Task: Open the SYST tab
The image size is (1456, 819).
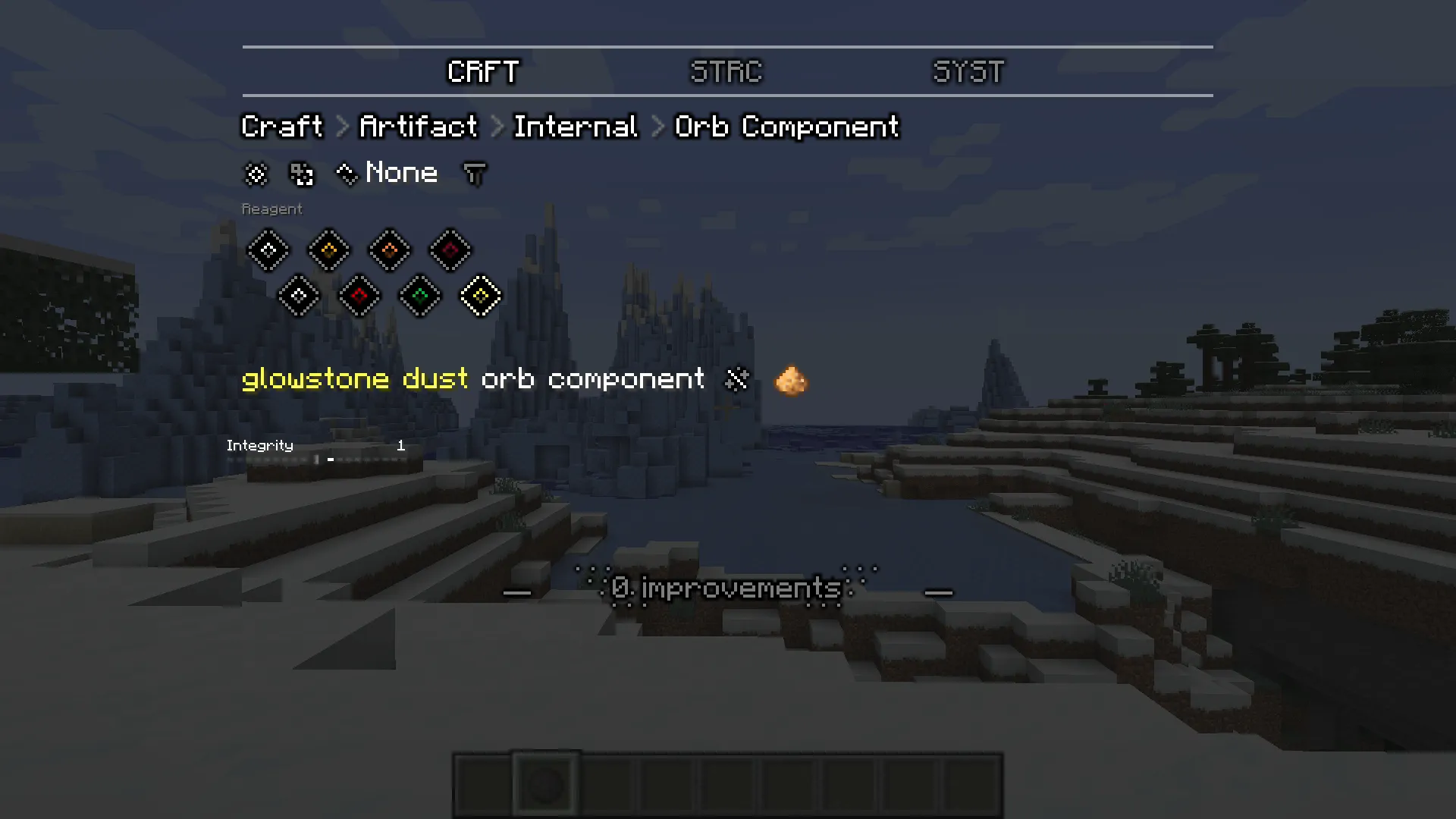Action: [968, 72]
